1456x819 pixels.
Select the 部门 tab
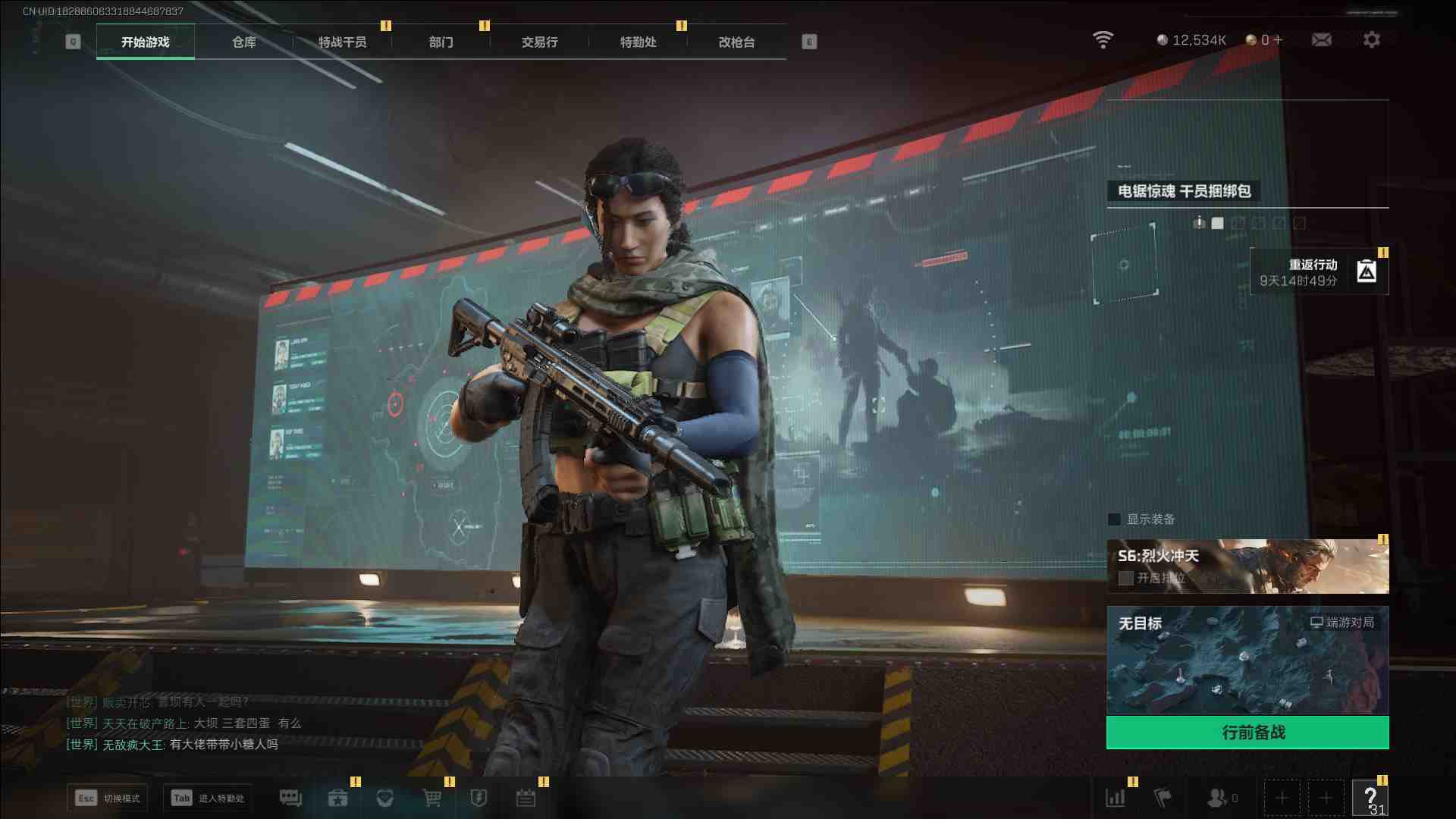click(x=441, y=42)
